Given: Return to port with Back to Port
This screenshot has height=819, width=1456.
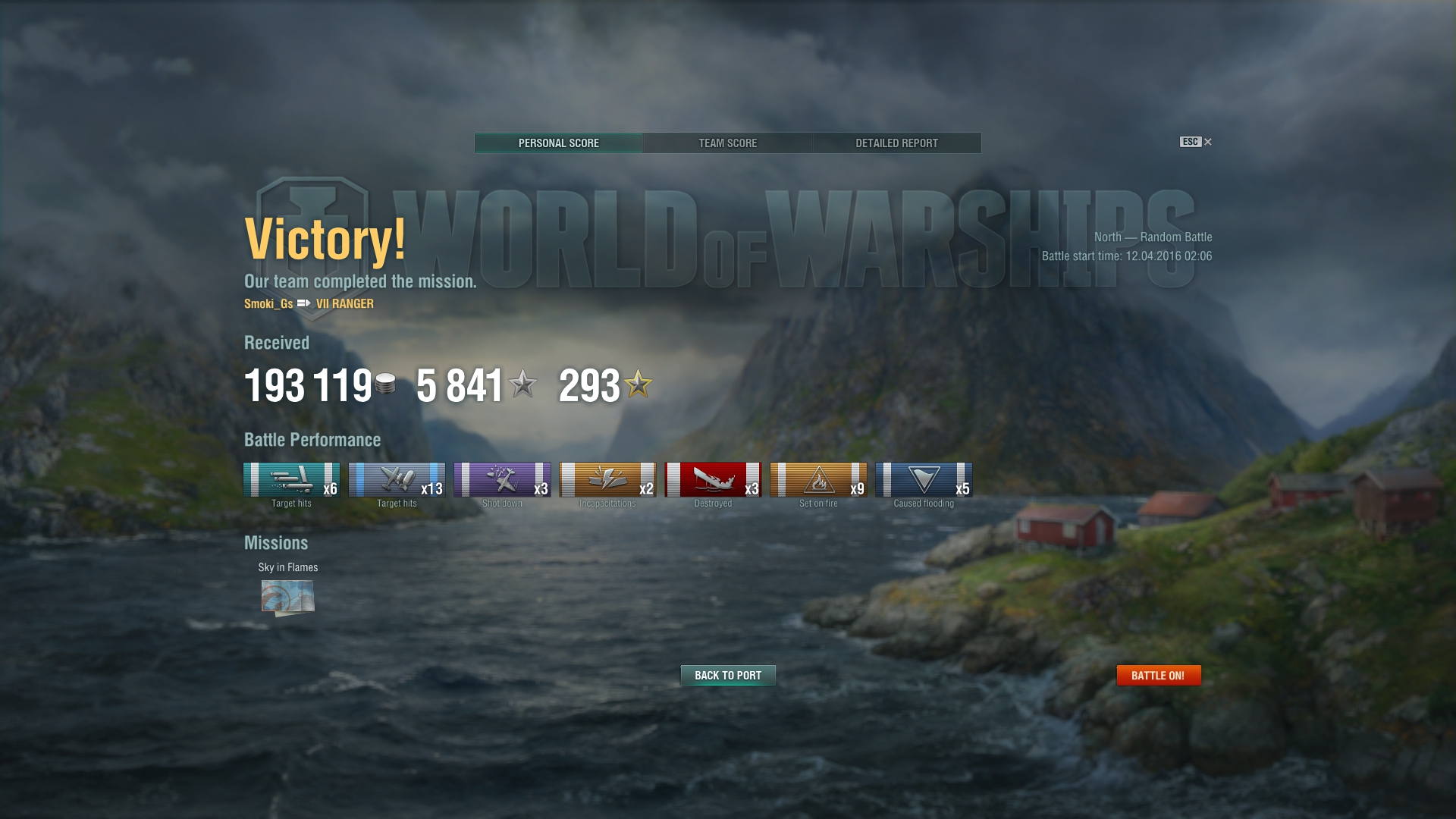Looking at the screenshot, I should point(728,675).
